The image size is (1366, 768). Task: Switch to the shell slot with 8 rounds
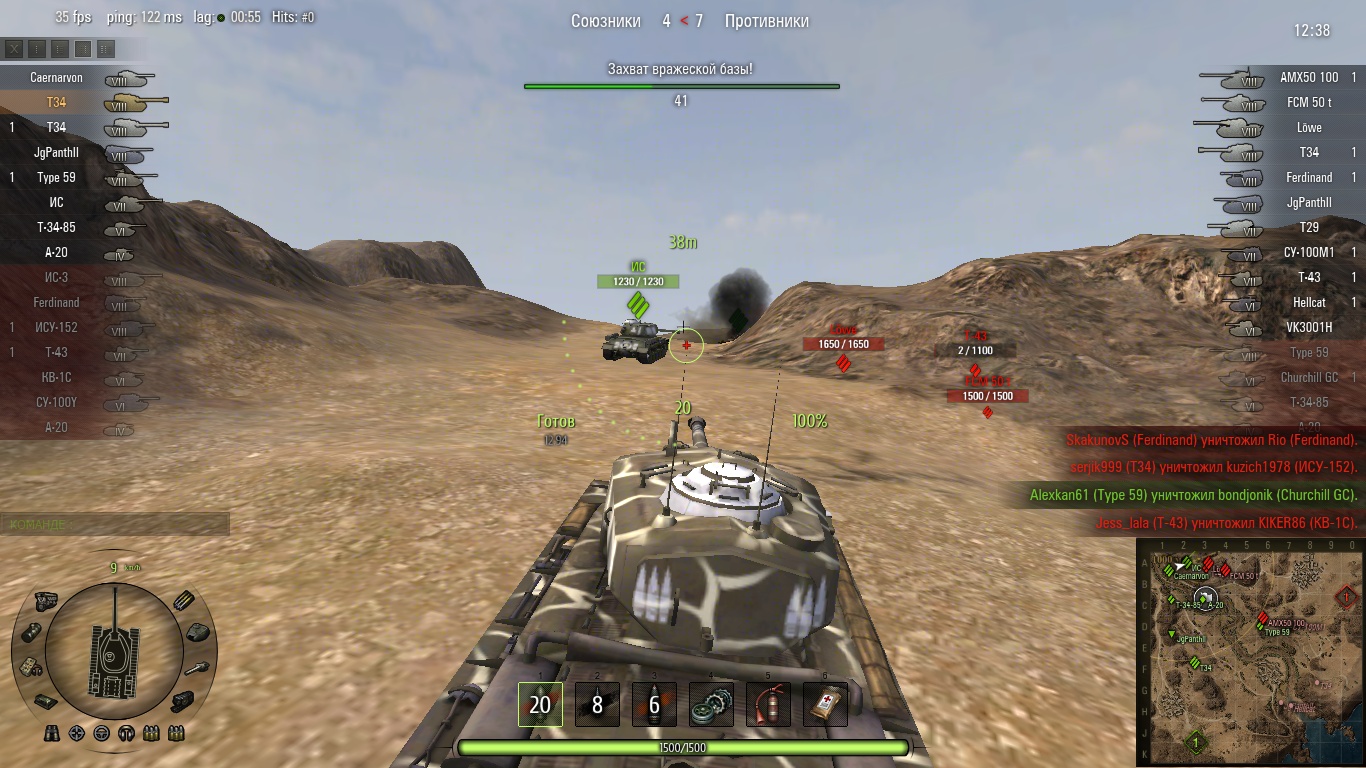(597, 705)
